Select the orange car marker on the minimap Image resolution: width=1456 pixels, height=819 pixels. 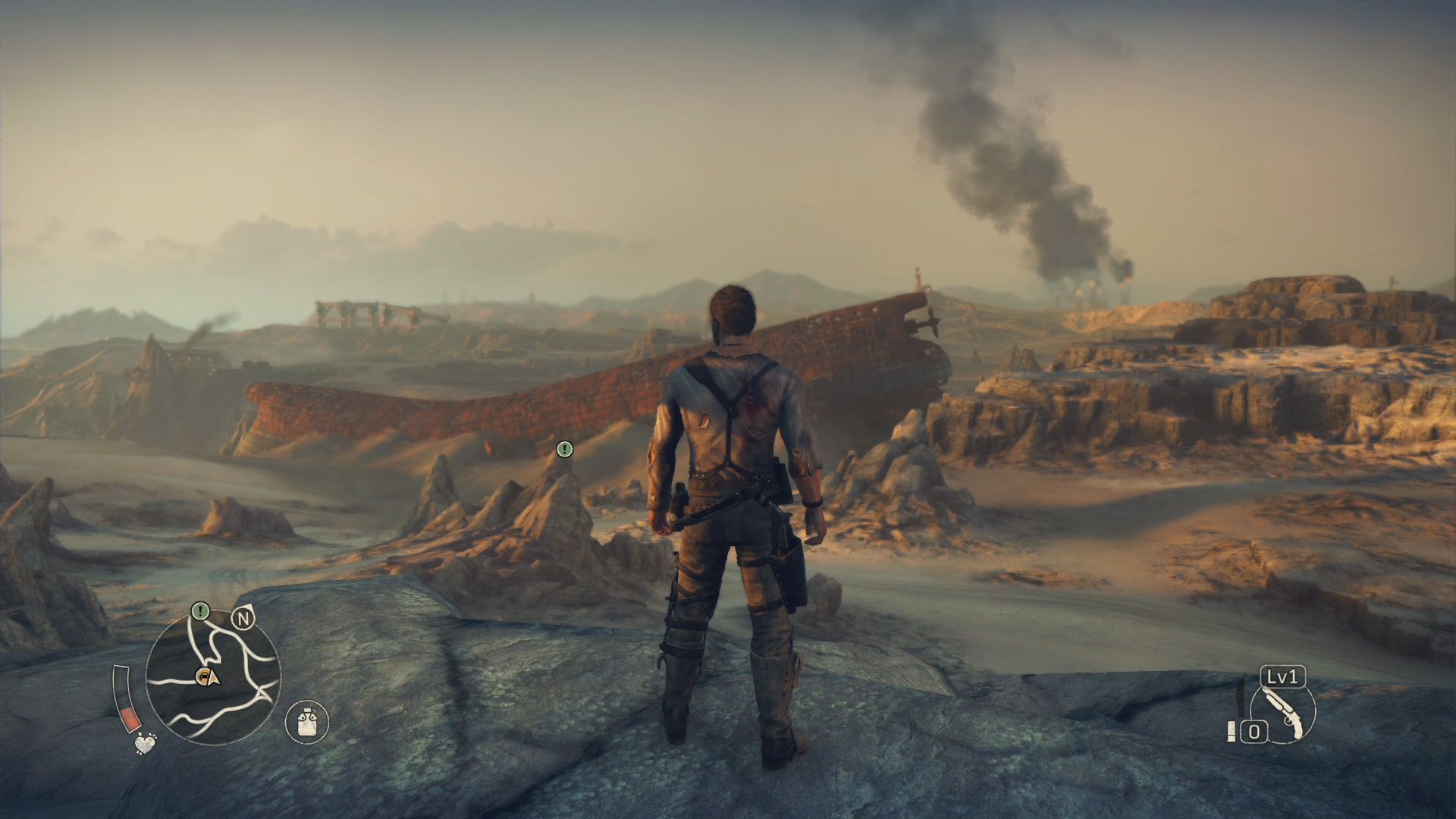(x=203, y=676)
